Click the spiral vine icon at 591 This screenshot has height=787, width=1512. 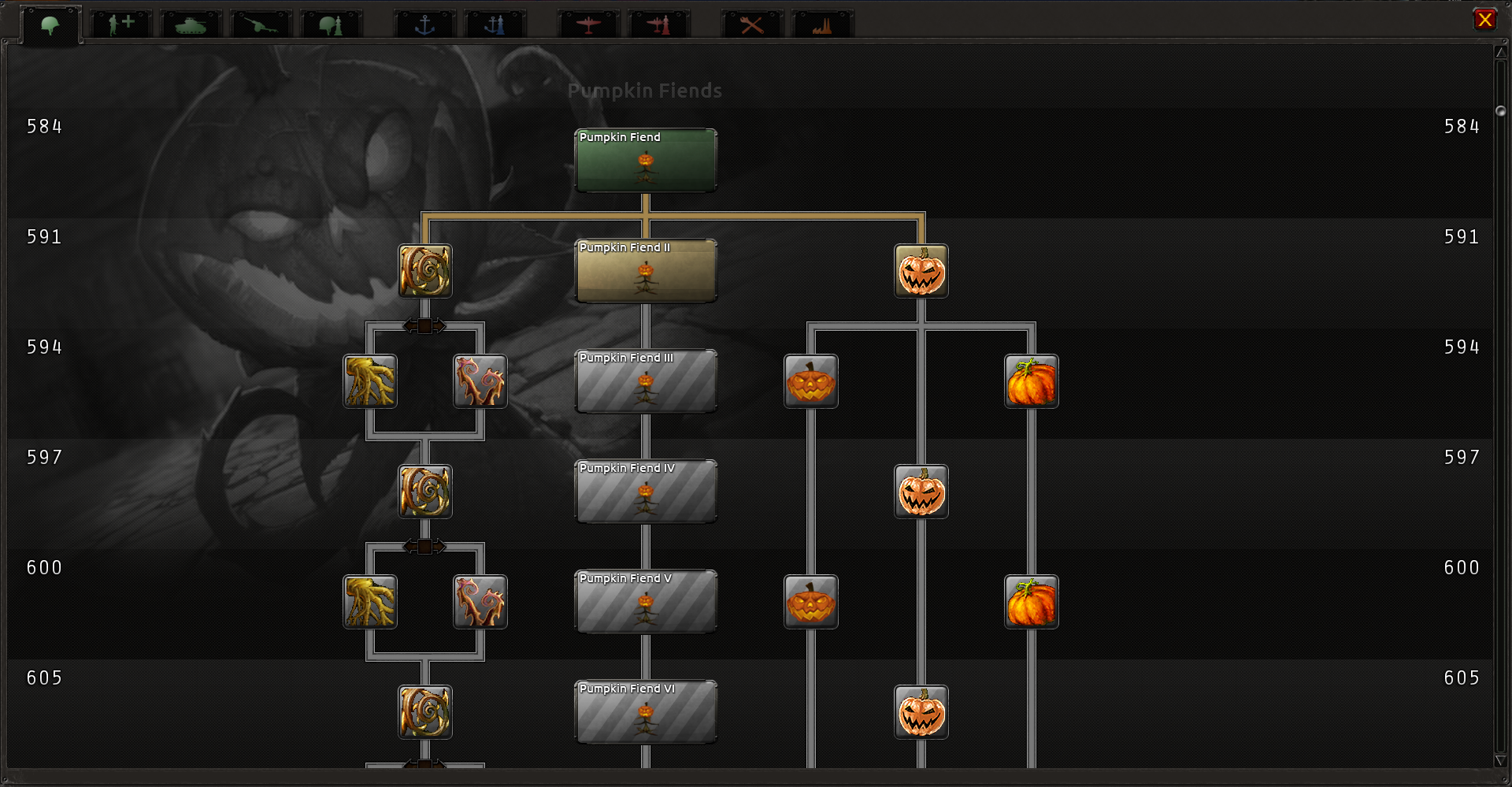coord(425,271)
